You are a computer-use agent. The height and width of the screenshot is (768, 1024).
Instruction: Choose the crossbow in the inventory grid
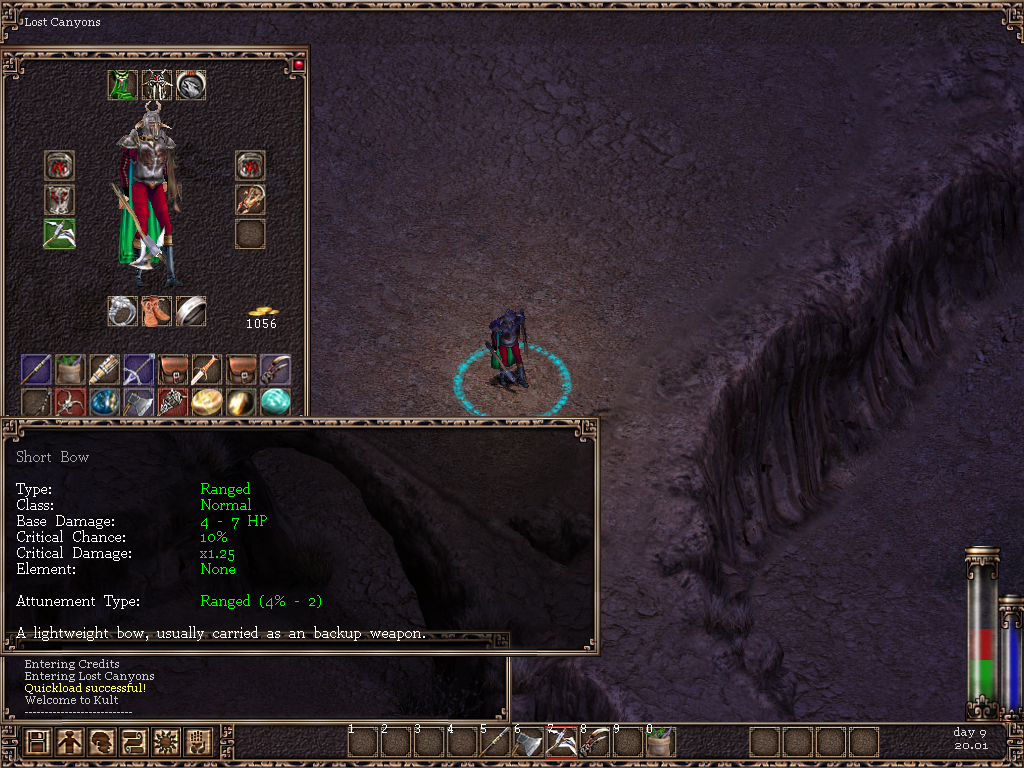(x=139, y=369)
